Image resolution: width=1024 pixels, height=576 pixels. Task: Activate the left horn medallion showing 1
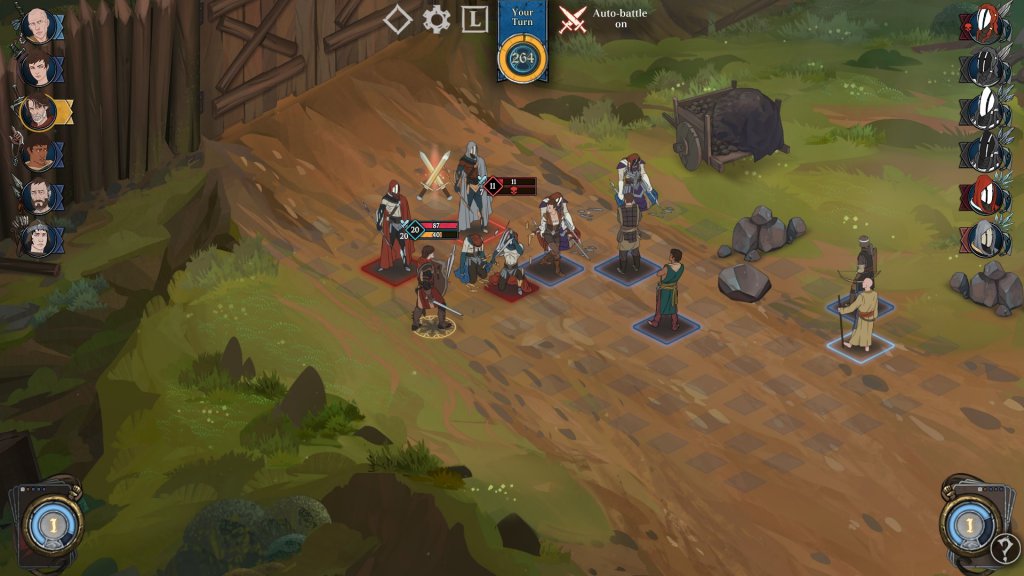pos(51,521)
